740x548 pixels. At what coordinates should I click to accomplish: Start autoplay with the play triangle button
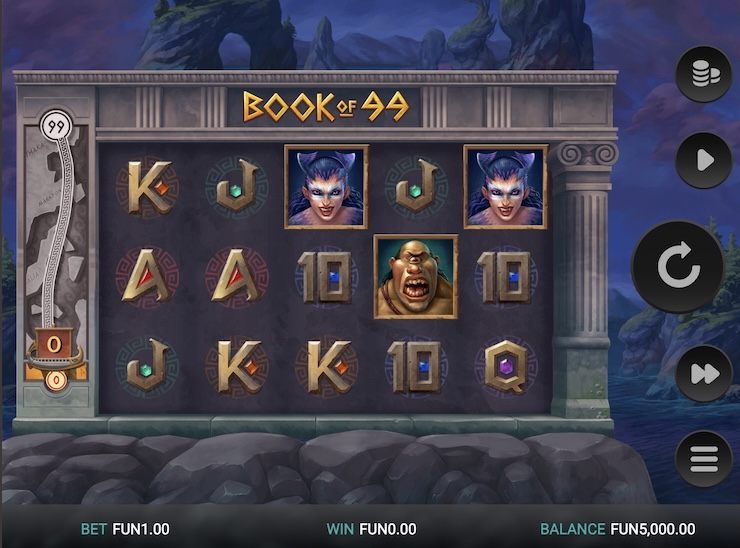(x=703, y=160)
